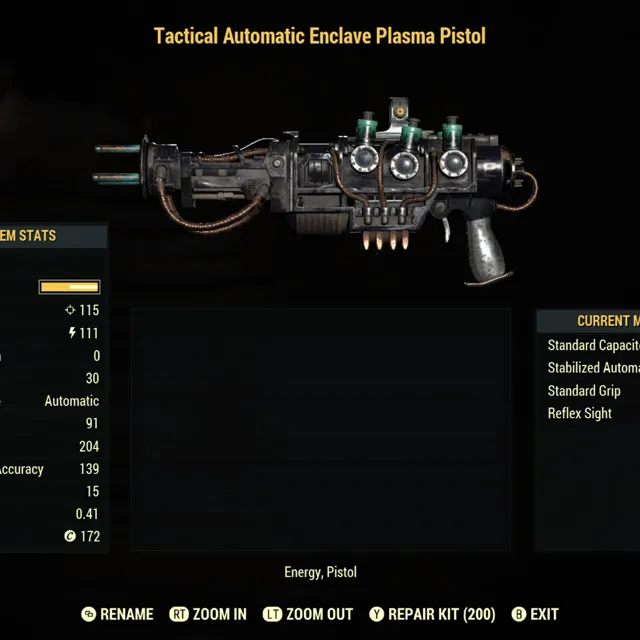Select the Standard Grip mod entry
The height and width of the screenshot is (640, 640).
[584, 391]
